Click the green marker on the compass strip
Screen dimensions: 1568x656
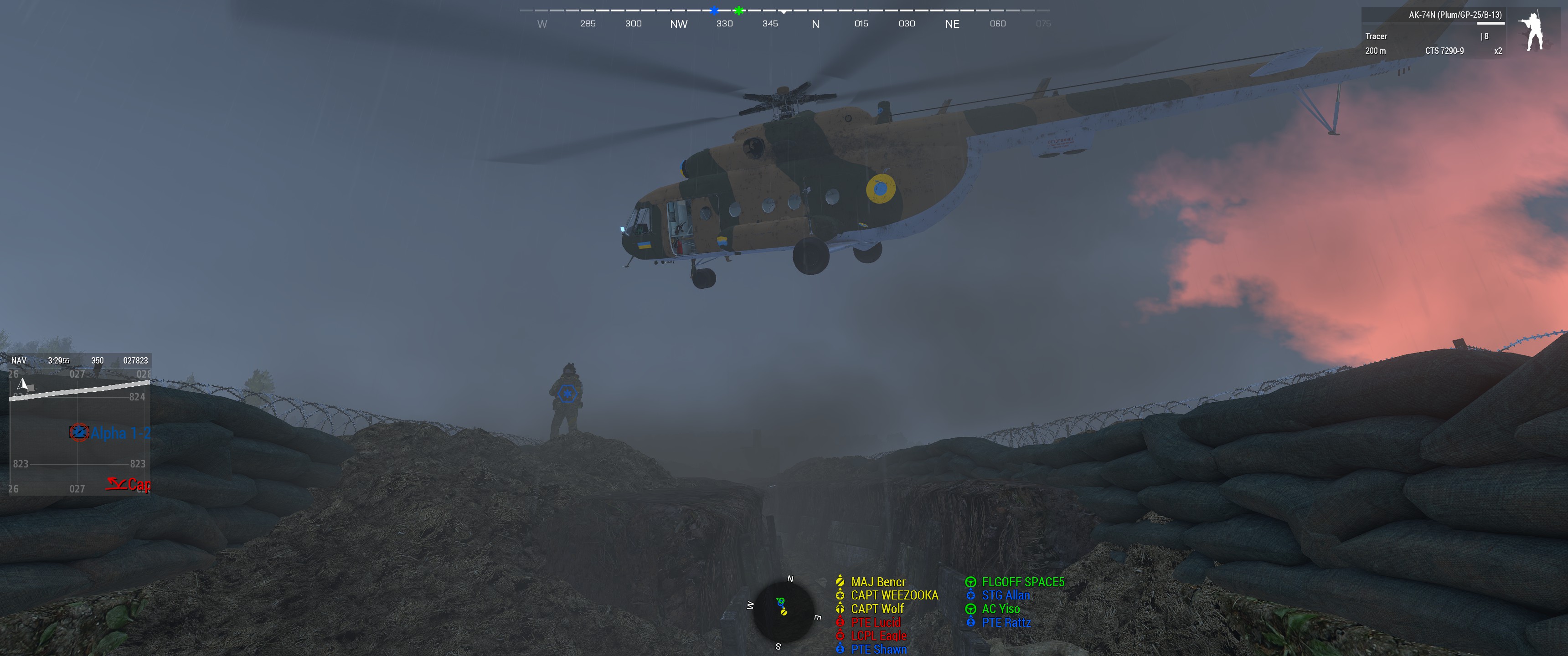(738, 10)
